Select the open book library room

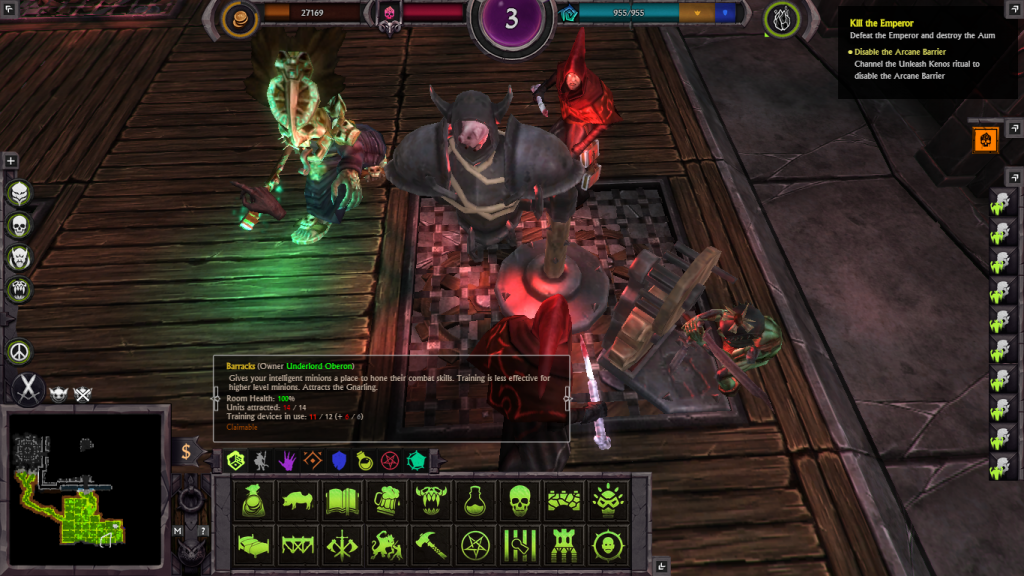[343, 500]
